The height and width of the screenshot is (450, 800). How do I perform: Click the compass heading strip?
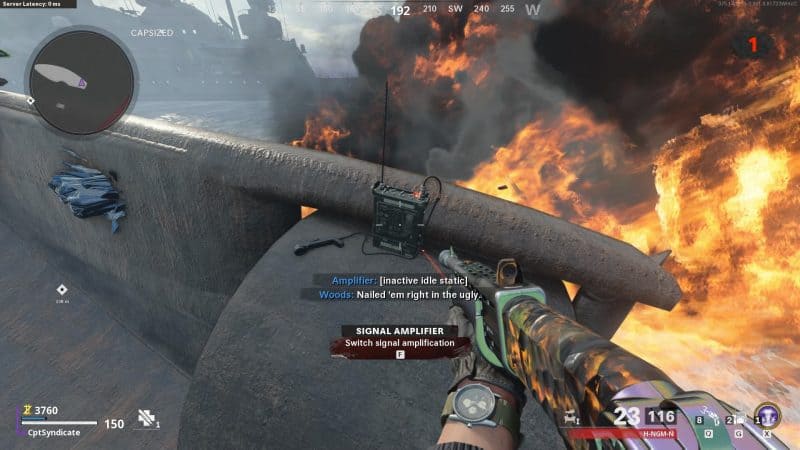click(400, 10)
